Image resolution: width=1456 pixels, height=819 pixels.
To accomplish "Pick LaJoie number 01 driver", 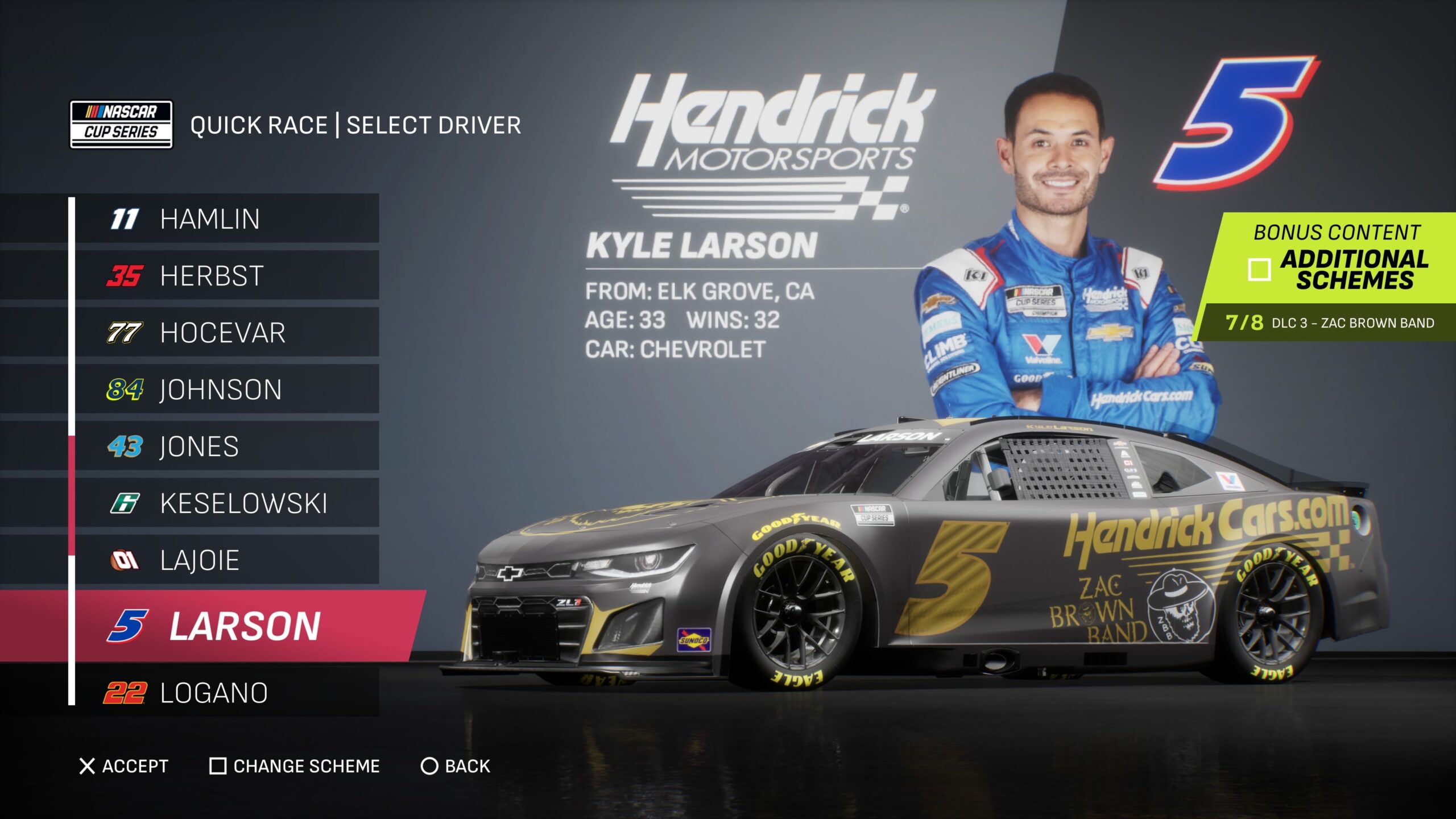I will coord(226,560).
